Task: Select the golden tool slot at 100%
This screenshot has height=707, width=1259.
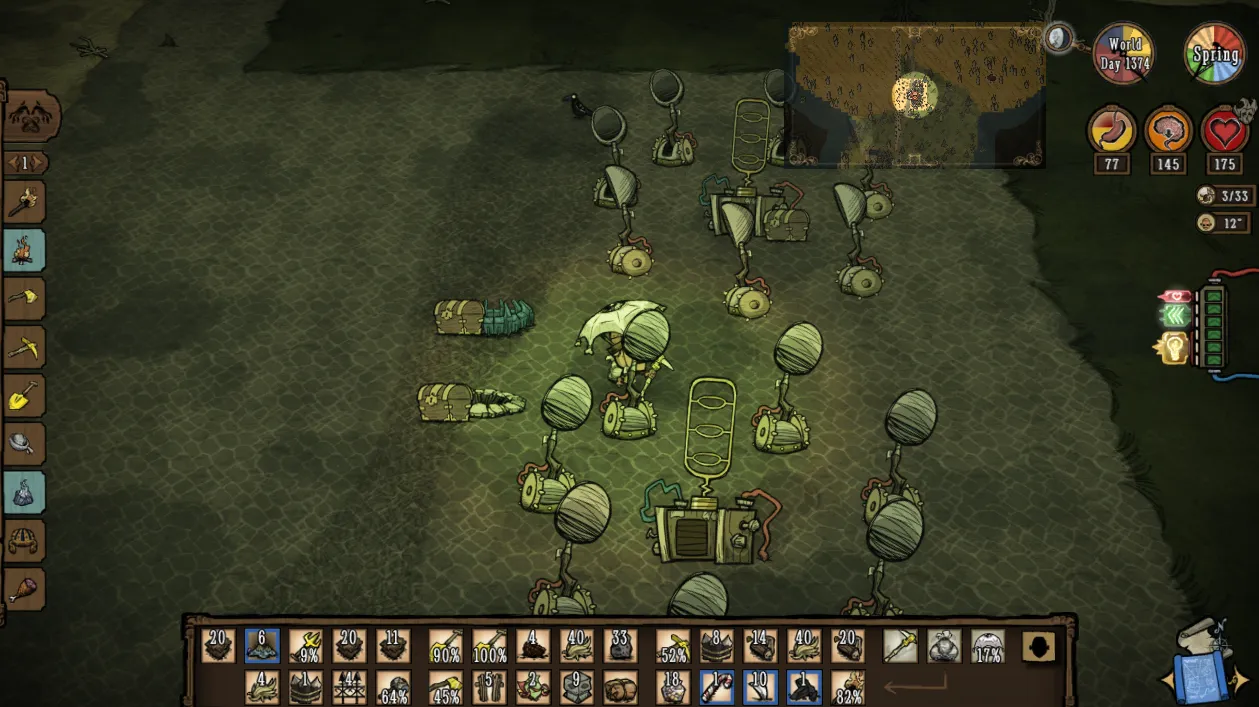Action: [x=490, y=646]
